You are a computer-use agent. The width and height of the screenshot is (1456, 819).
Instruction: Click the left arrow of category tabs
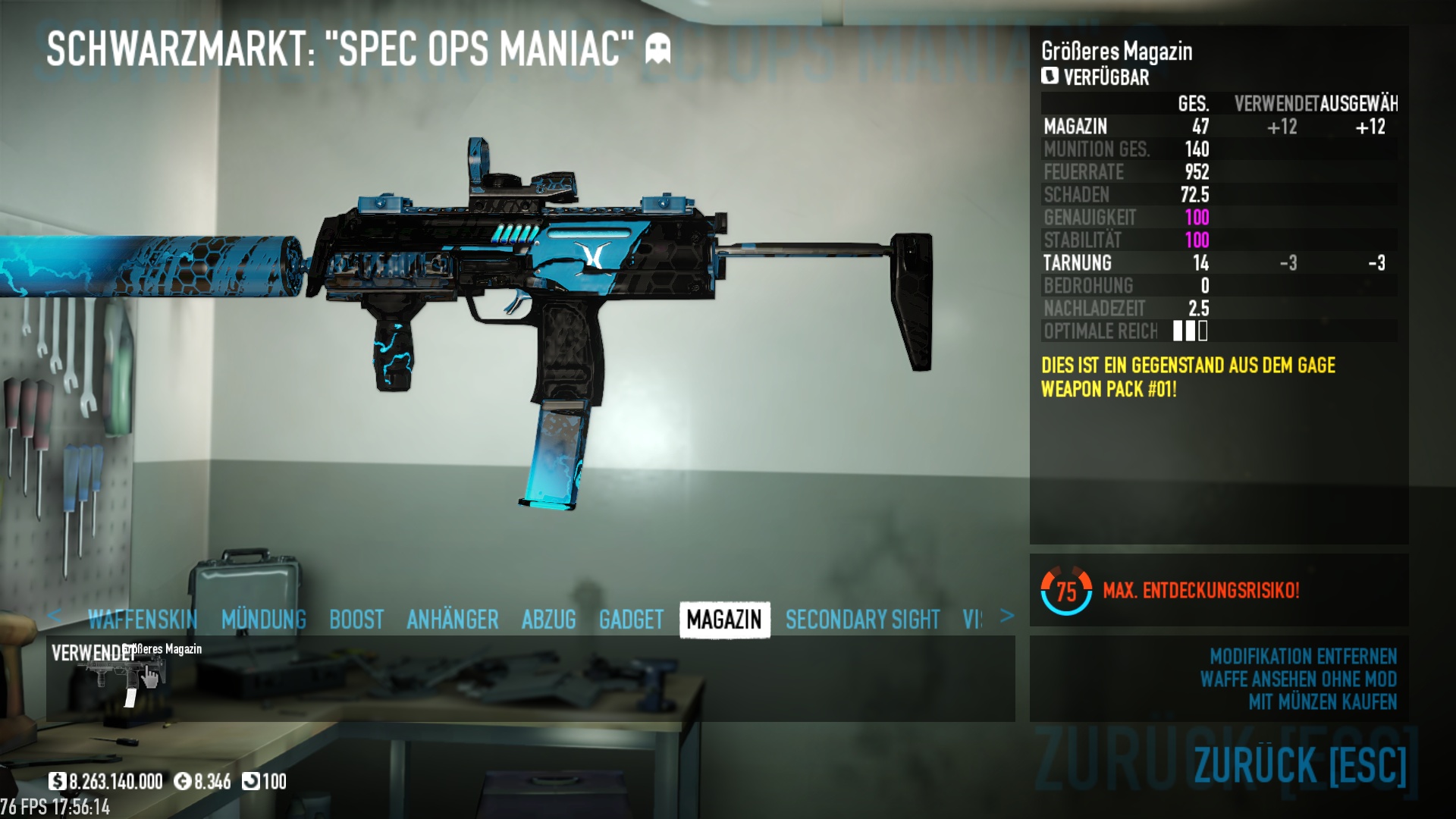point(54,616)
